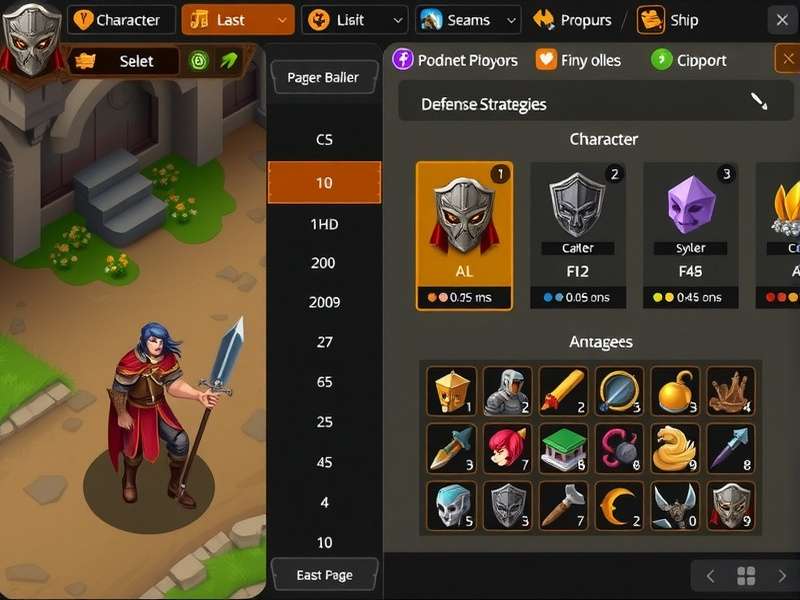
Task: Open the Character dropdown in the top bar
Action: [121, 20]
